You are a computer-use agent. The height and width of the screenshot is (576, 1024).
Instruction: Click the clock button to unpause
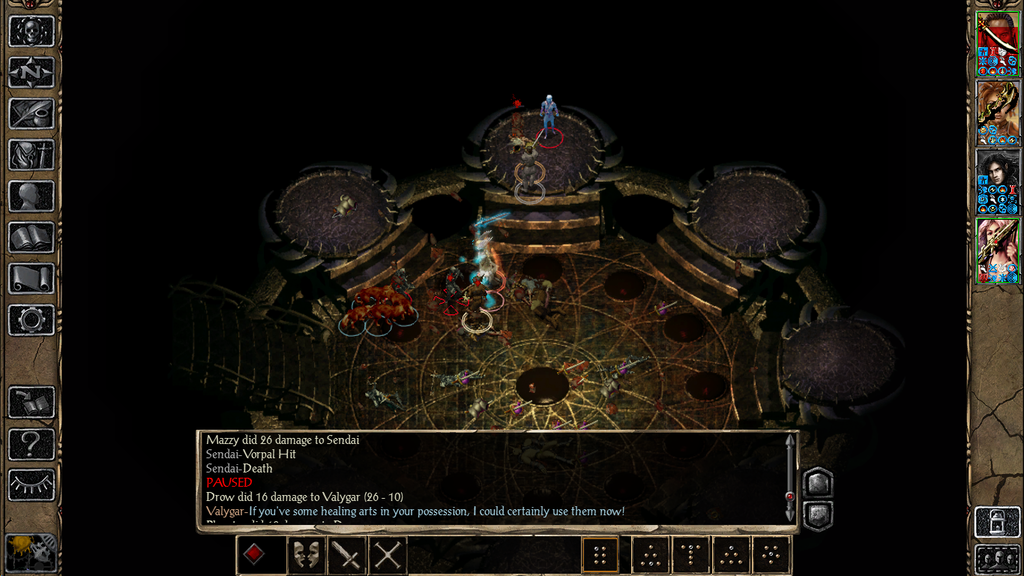click(31, 552)
